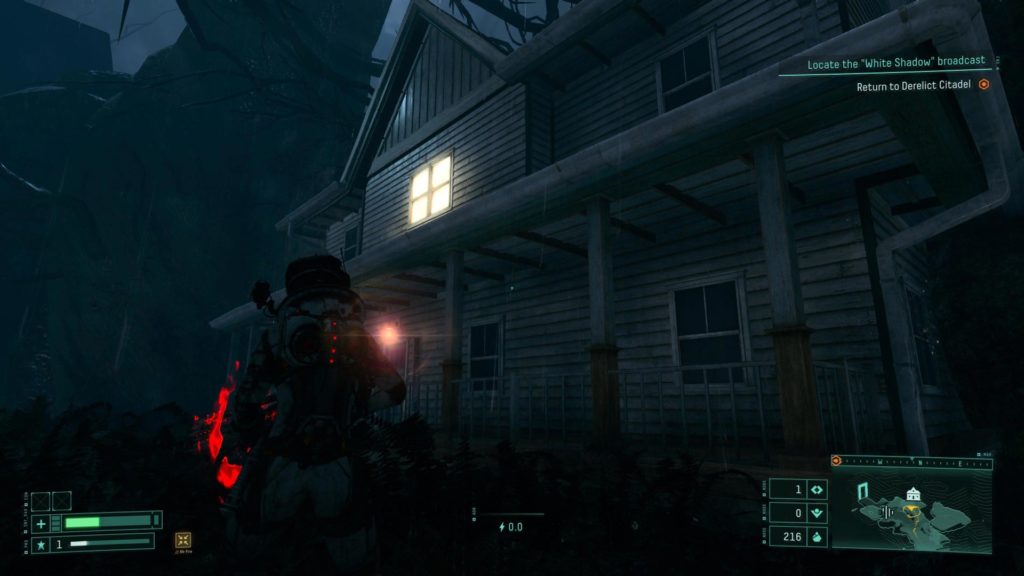Click the compass strip above the minimap
The height and width of the screenshot is (576, 1024).
pyautogui.click(x=912, y=462)
